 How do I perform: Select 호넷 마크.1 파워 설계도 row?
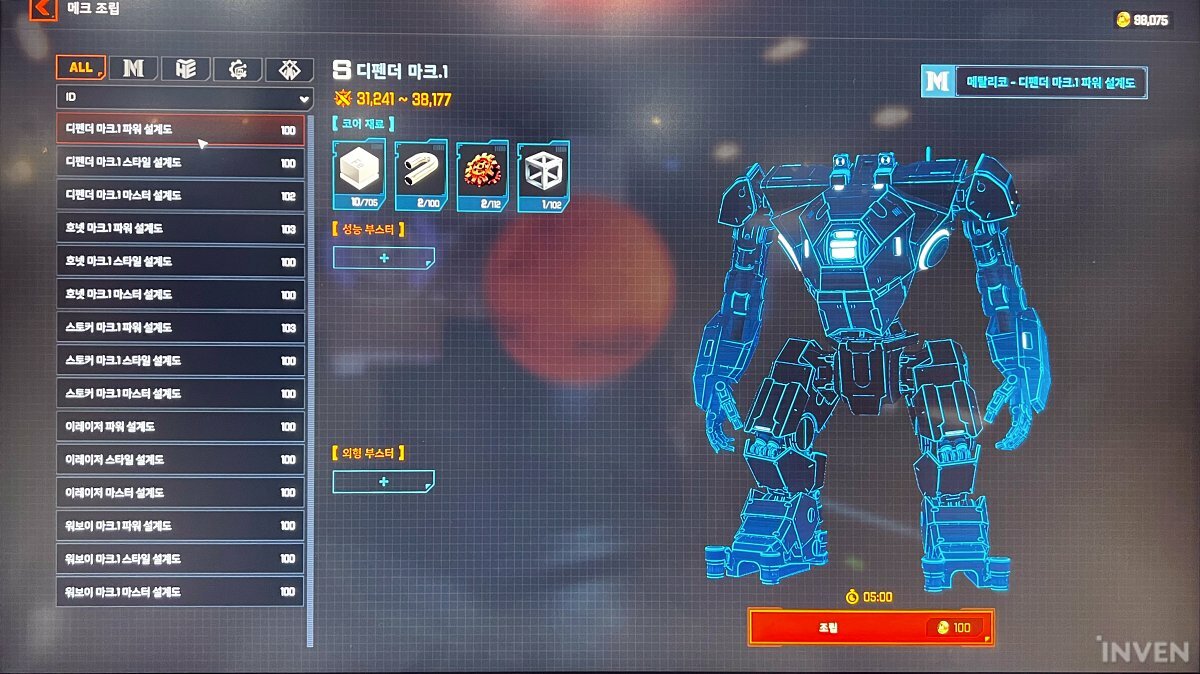pos(180,229)
